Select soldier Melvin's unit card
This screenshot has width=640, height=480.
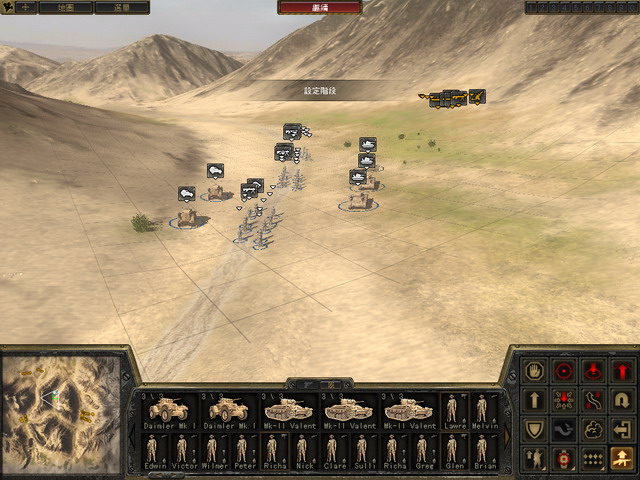click(x=483, y=411)
